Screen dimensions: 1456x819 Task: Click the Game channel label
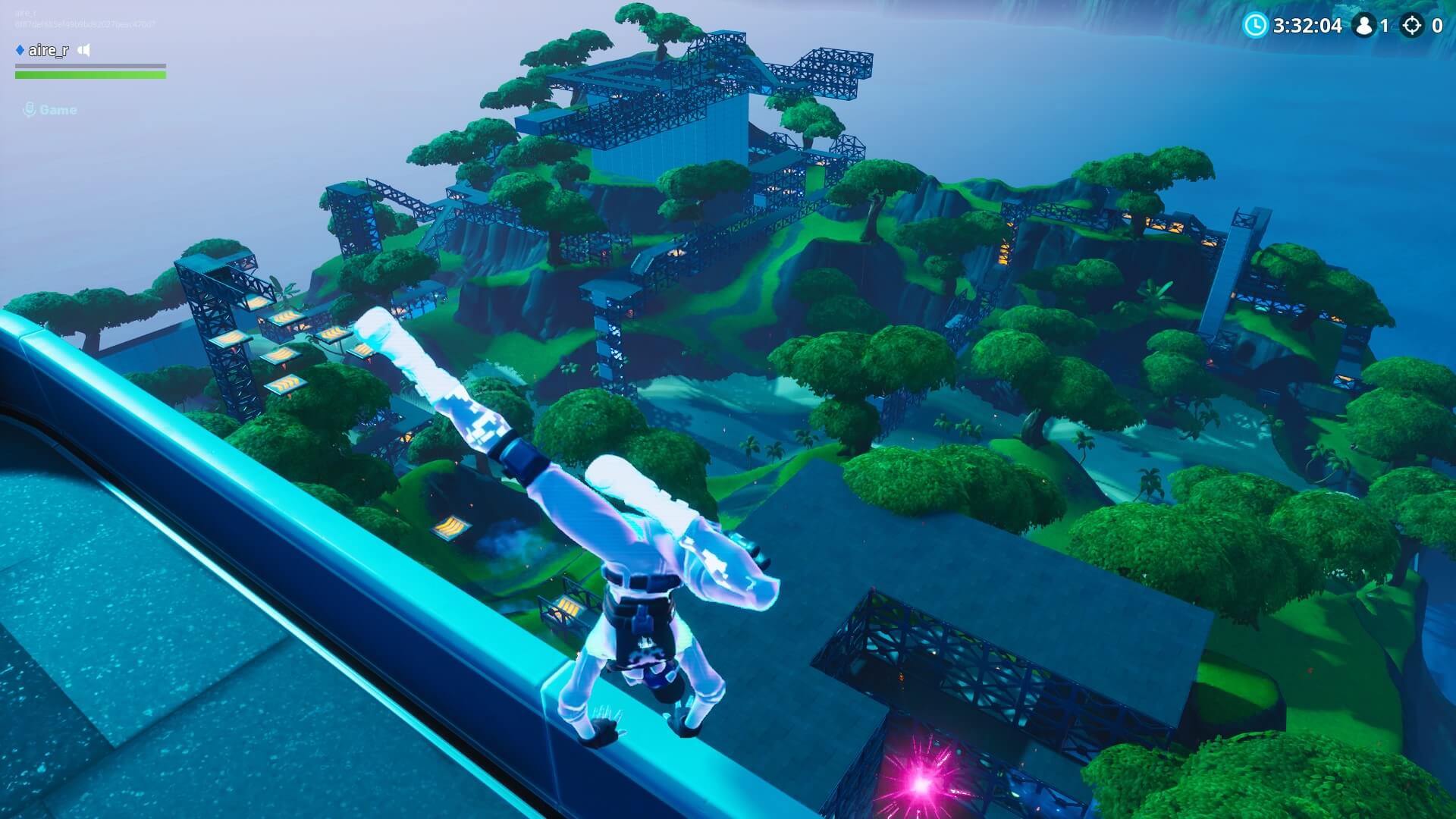pos(58,110)
